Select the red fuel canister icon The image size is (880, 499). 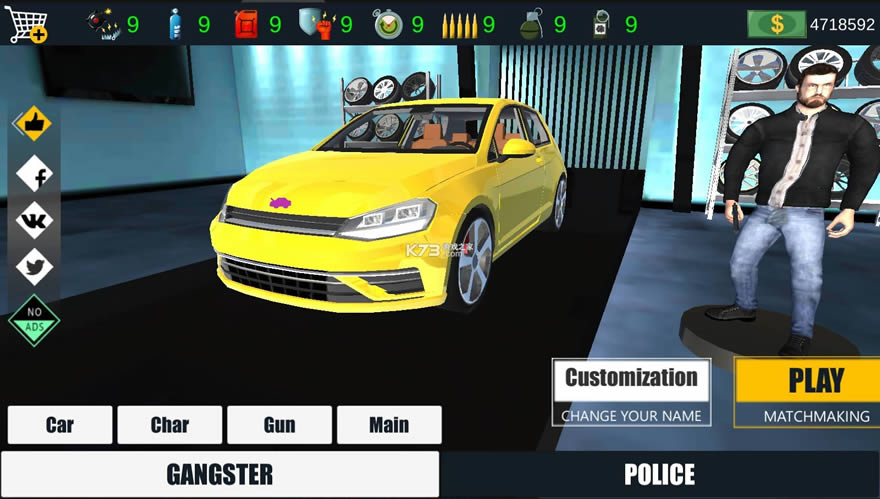coord(246,24)
